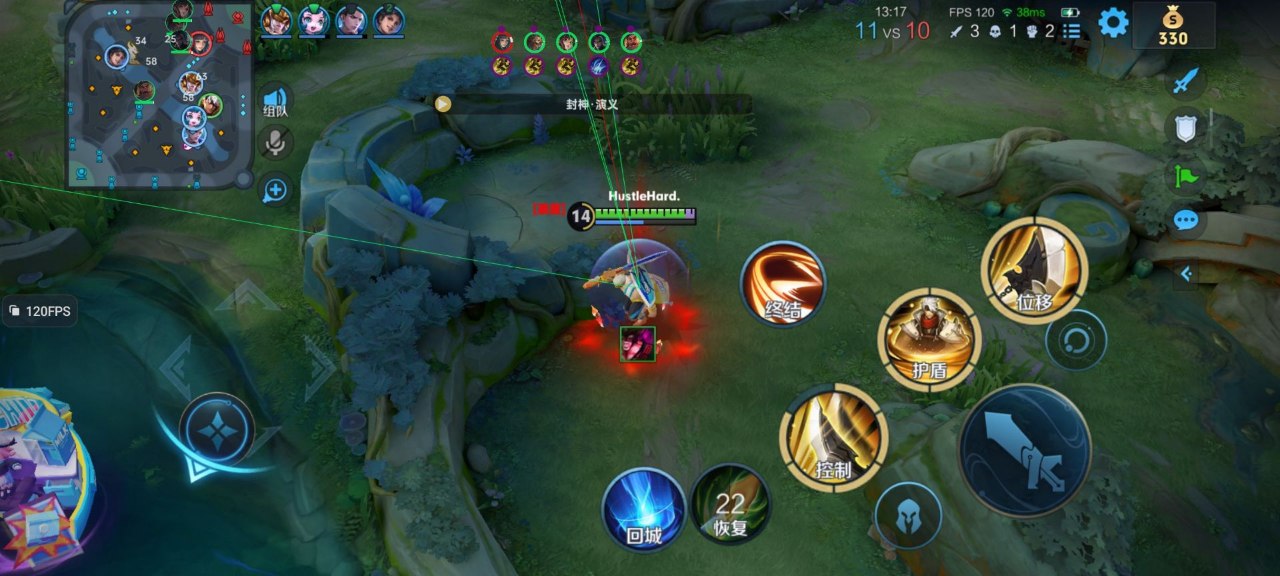
Task: Click the magnifier plus button beside minimap
Action: 275,190
